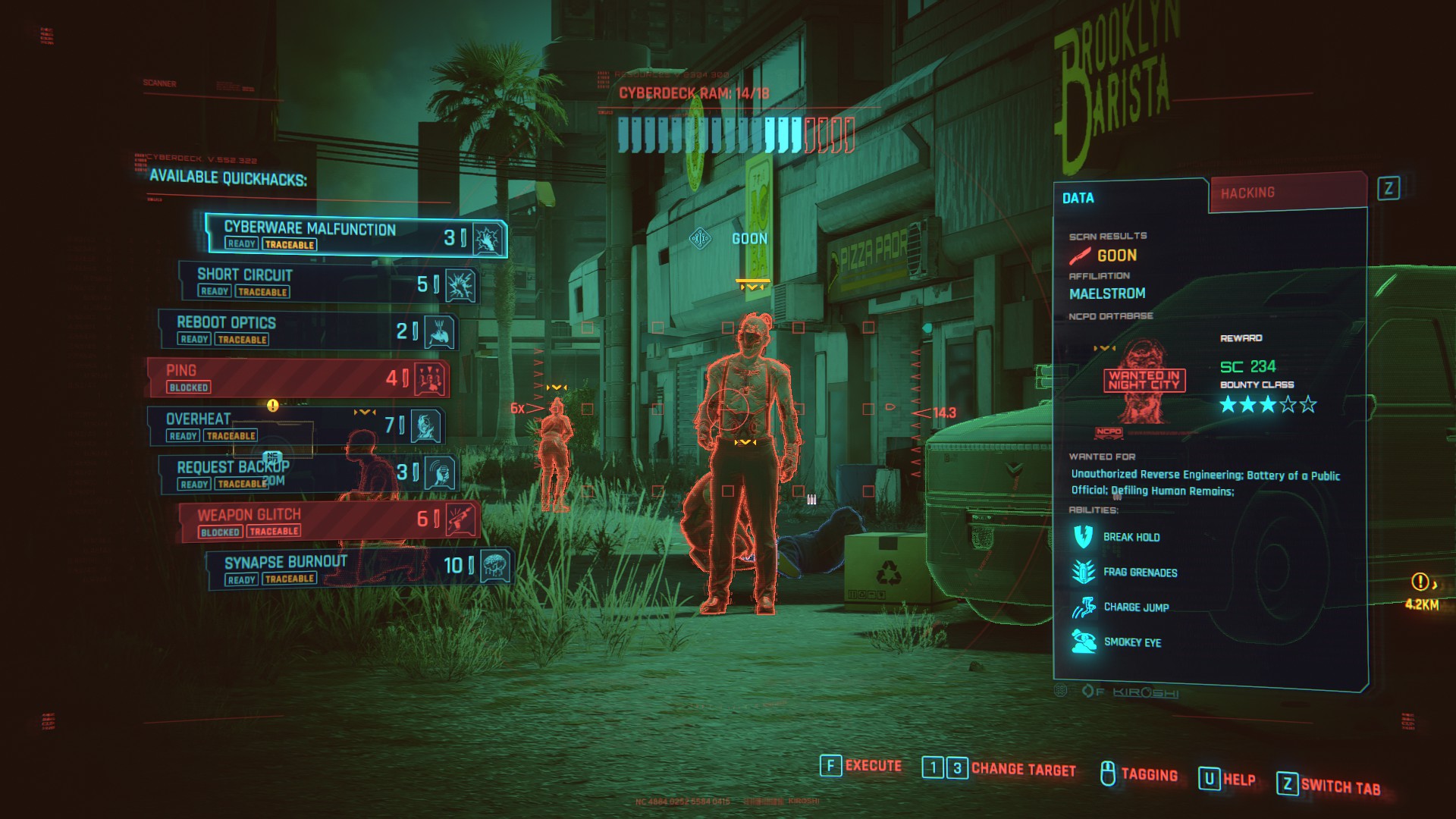The width and height of the screenshot is (1456, 819).
Task: Select the Cyberware Malfunction quickhack
Action: pos(355,235)
